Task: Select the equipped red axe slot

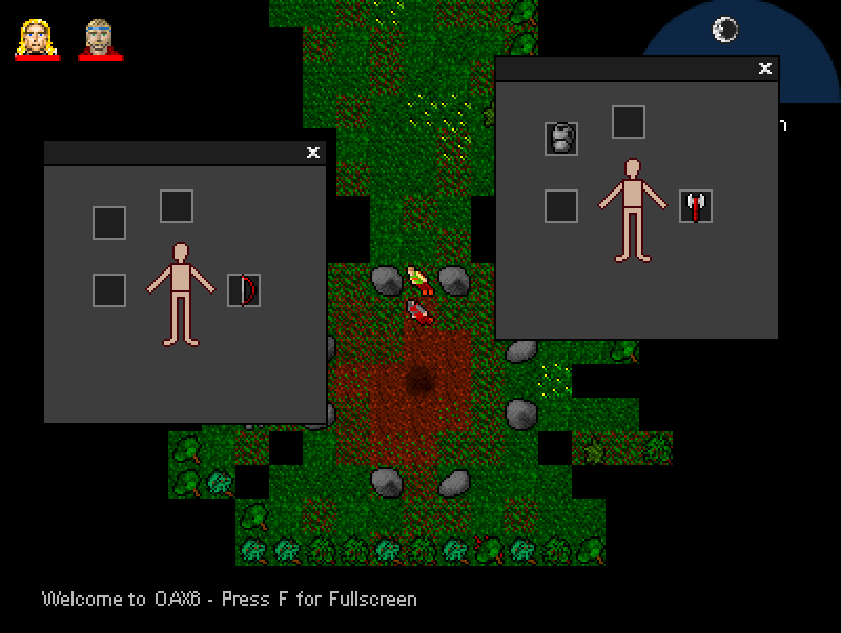Action: (696, 206)
